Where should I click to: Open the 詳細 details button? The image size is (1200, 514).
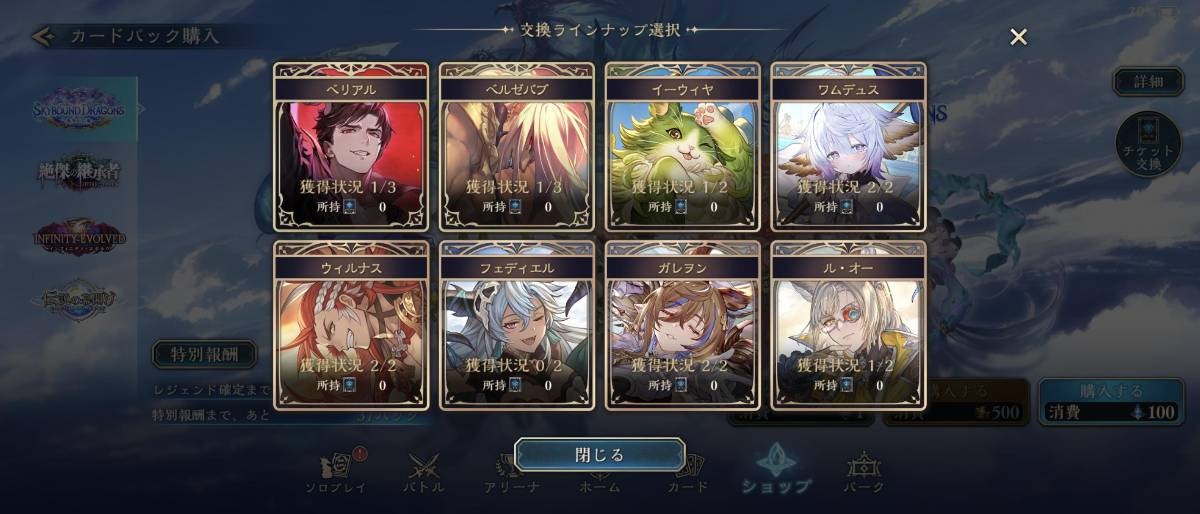coord(1148,82)
